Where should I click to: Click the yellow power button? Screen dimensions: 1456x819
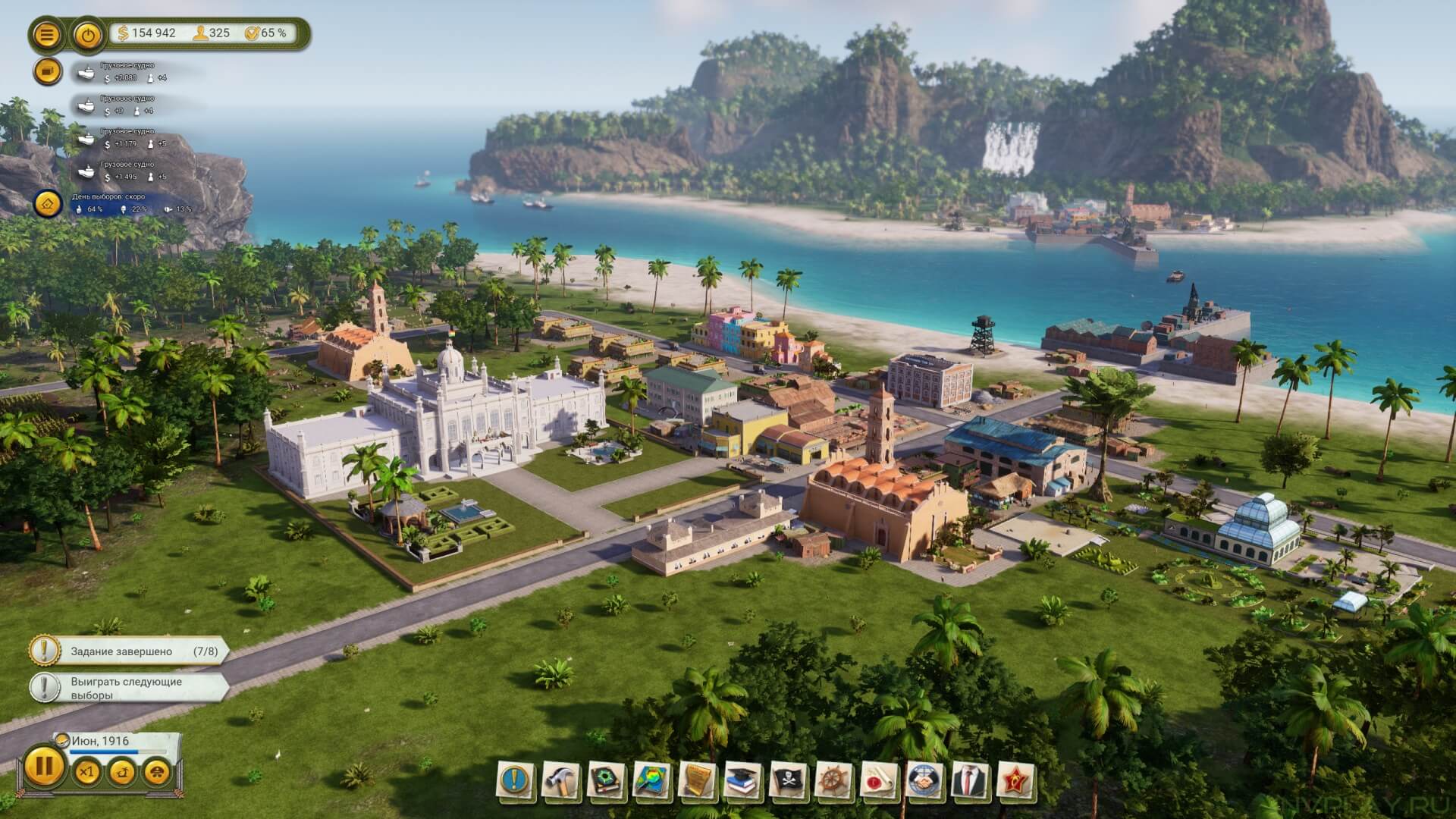[x=89, y=35]
